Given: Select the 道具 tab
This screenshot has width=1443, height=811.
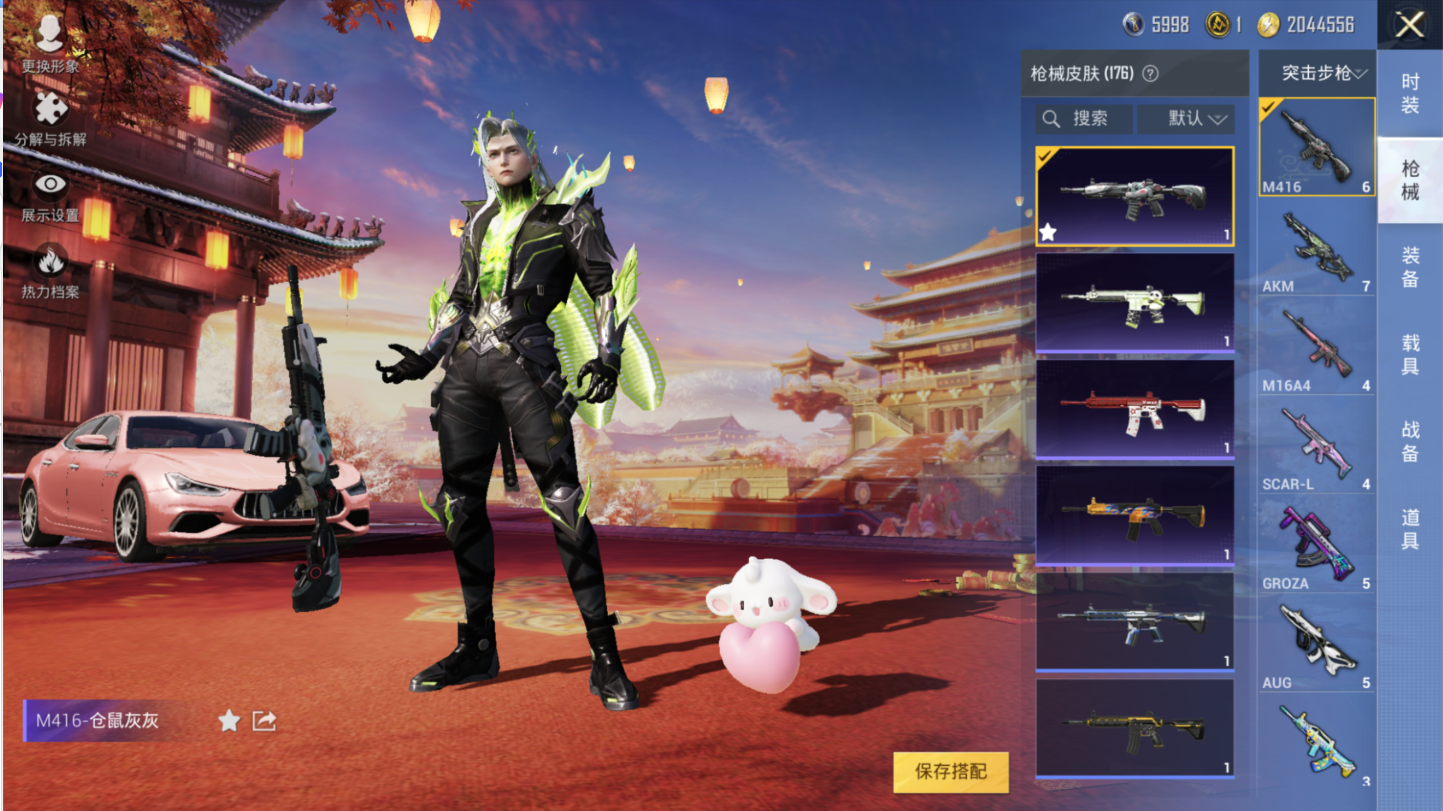Looking at the screenshot, I should coord(1409,529).
